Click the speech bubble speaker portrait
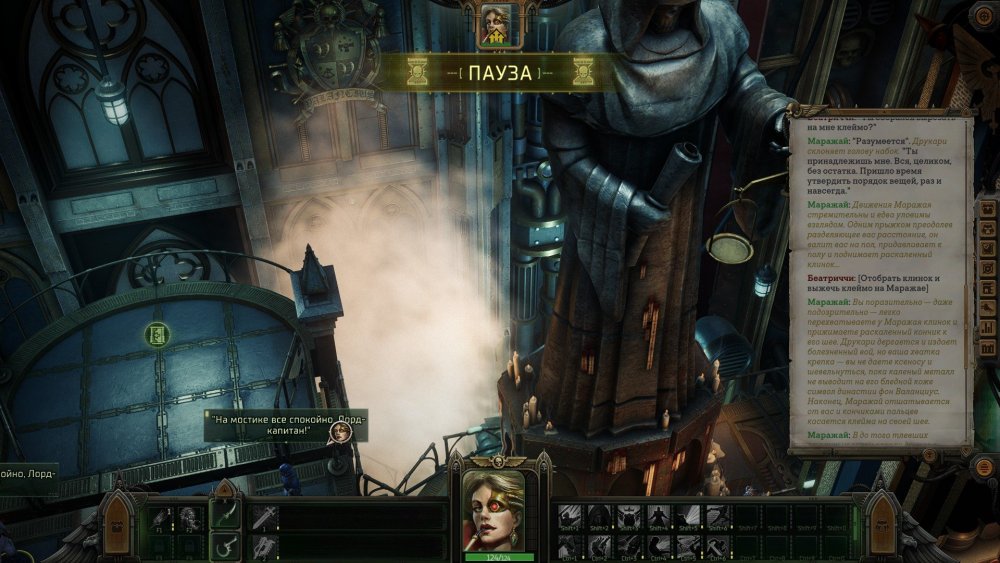This screenshot has height=563, width=1000. point(341,432)
